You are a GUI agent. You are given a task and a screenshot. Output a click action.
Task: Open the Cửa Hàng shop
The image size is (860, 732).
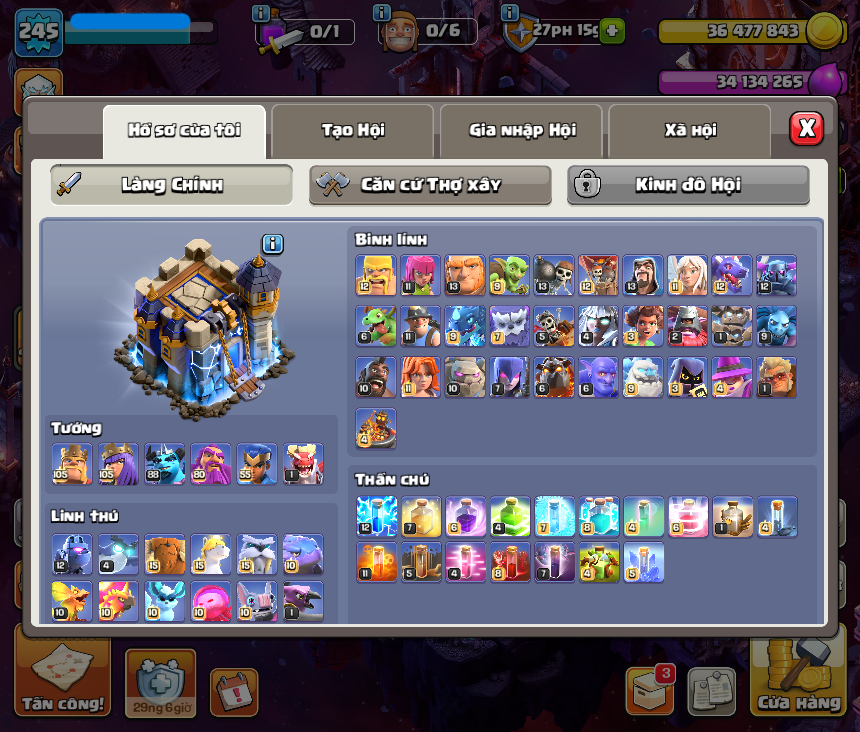(800, 677)
